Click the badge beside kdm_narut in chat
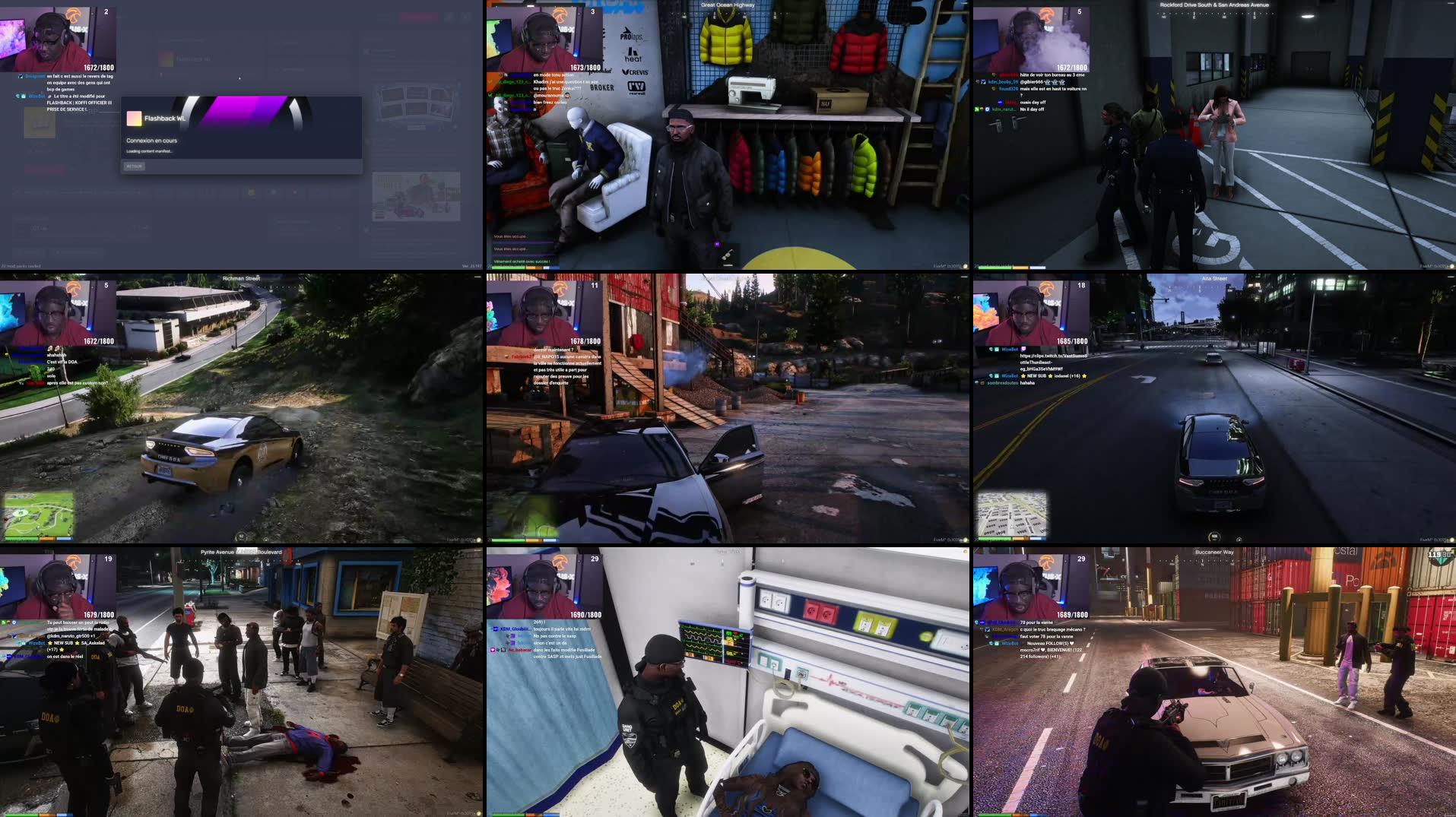 987,109
